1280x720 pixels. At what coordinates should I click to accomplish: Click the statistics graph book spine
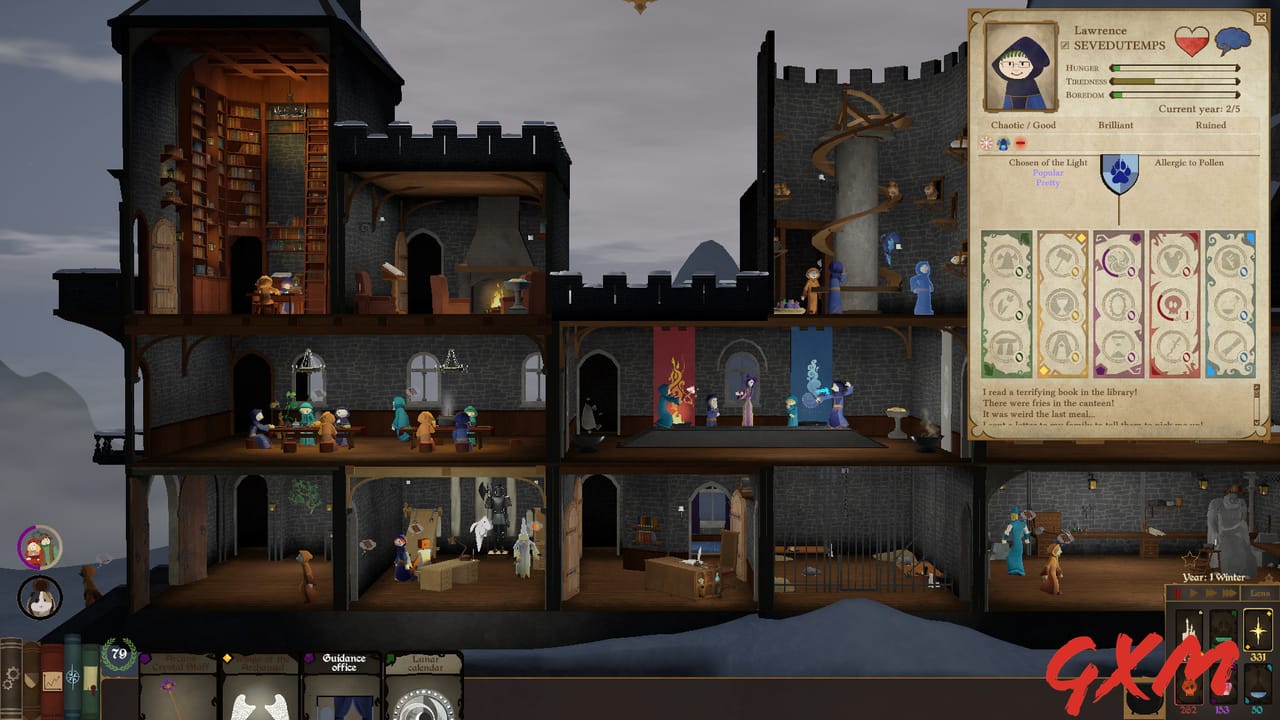52,680
